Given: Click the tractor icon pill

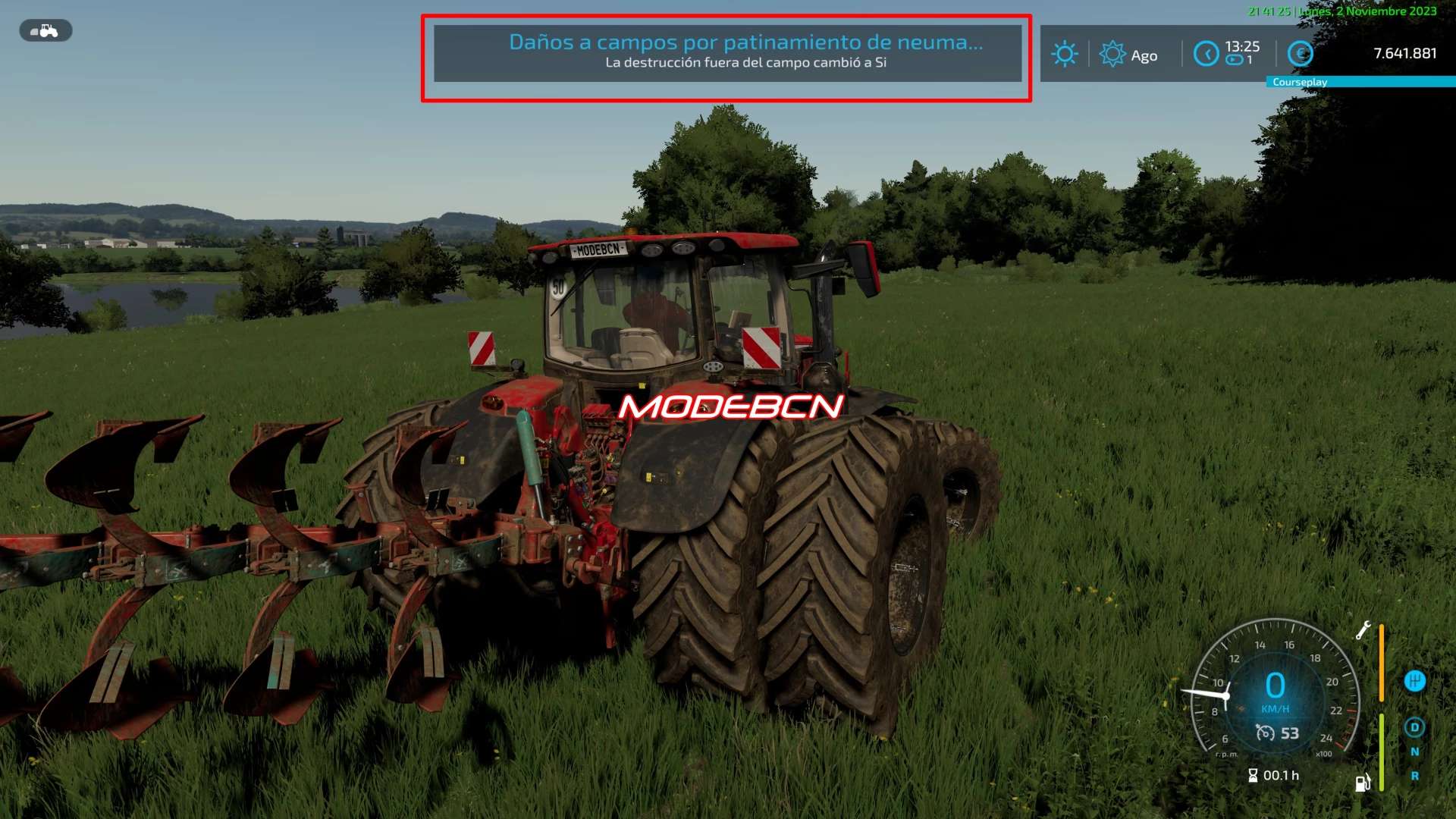Looking at the screenshot, I should (x=45, y=31).
